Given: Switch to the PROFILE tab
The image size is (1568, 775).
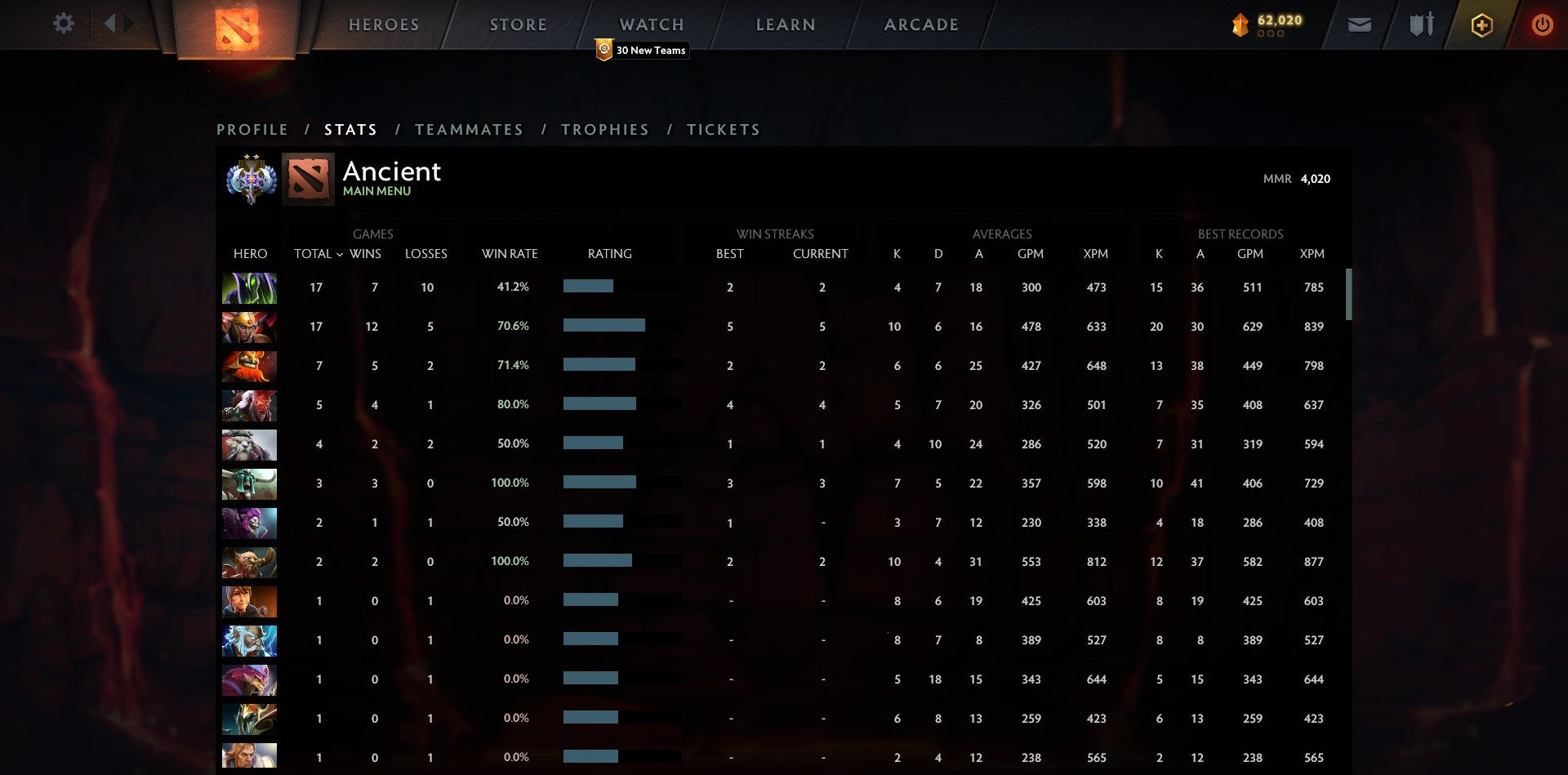Looking at the screenshot, I should pos(252,129).
